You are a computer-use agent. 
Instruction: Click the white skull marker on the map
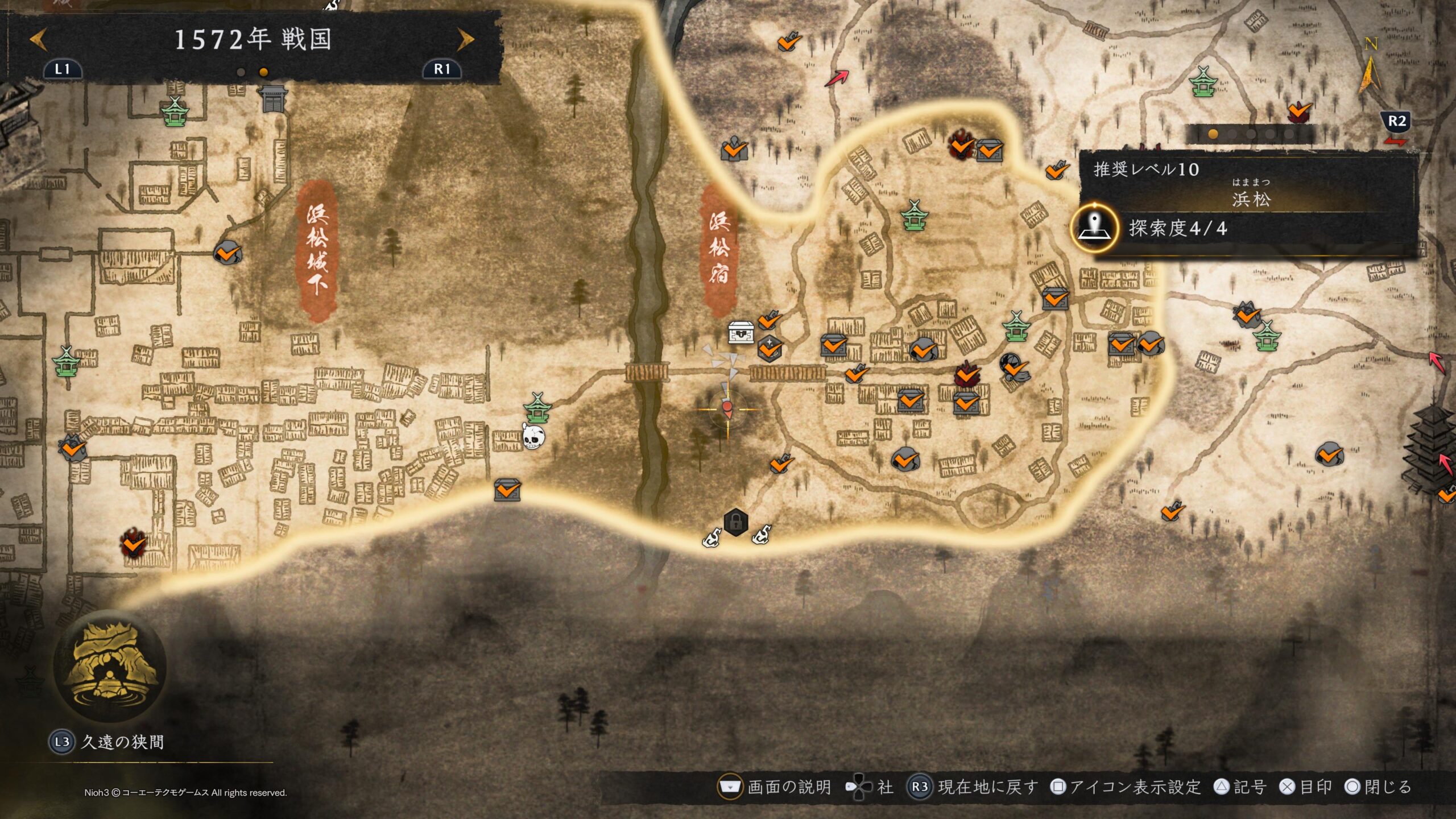(x=533, y=437)
